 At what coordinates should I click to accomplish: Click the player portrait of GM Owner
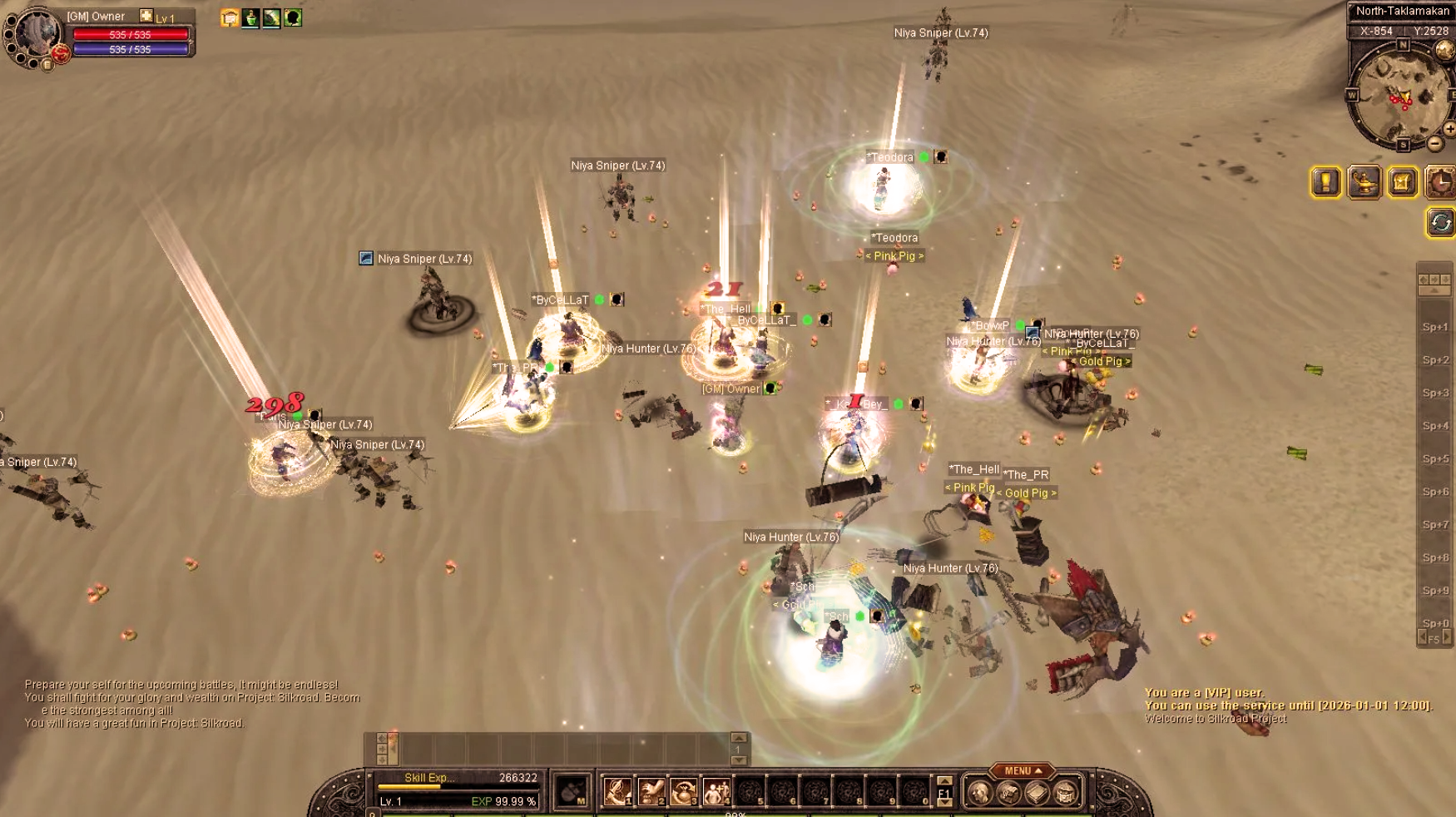pyautogui.click(x=37, y=35)
